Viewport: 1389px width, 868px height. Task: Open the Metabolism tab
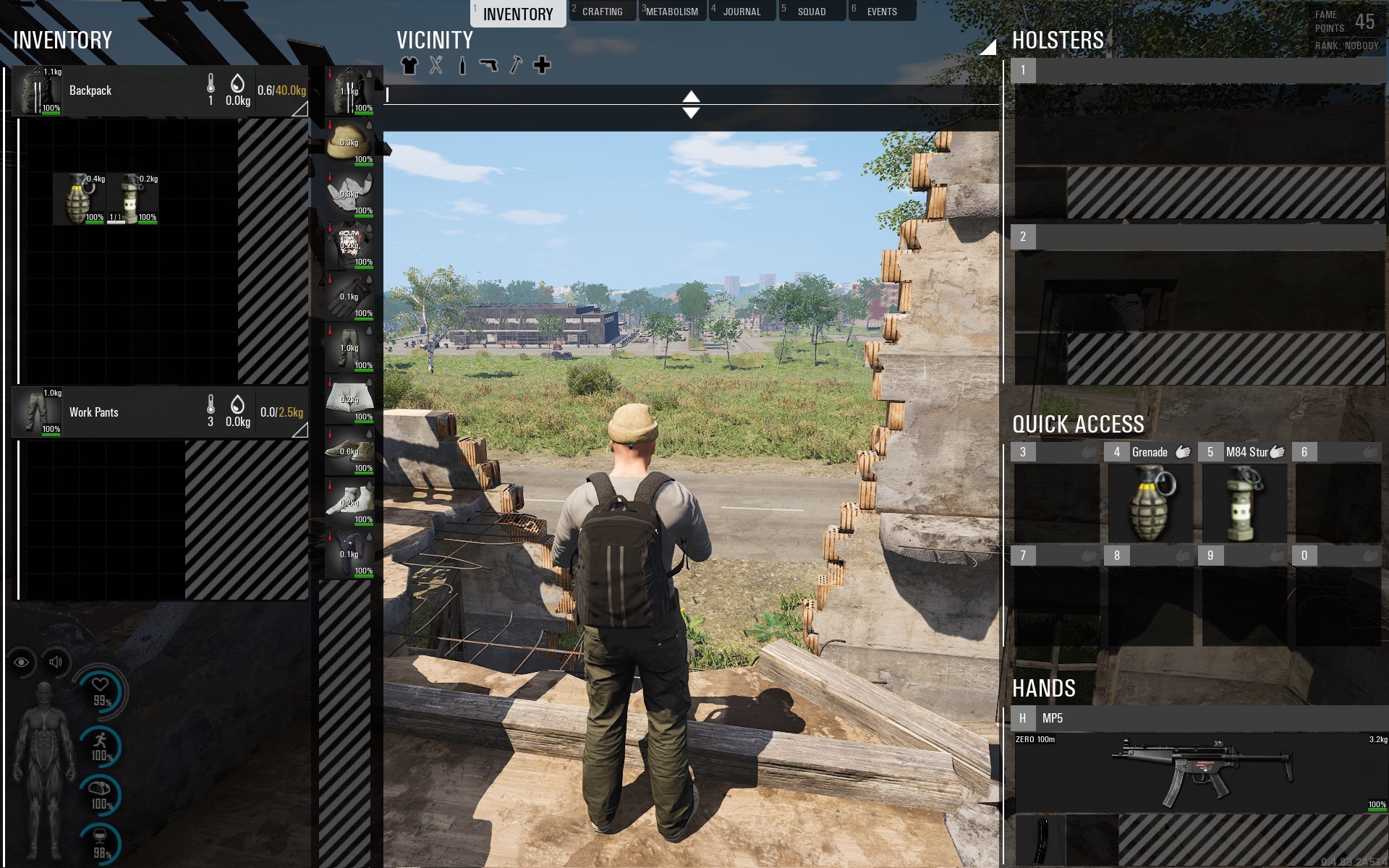(x=671, y=12)
